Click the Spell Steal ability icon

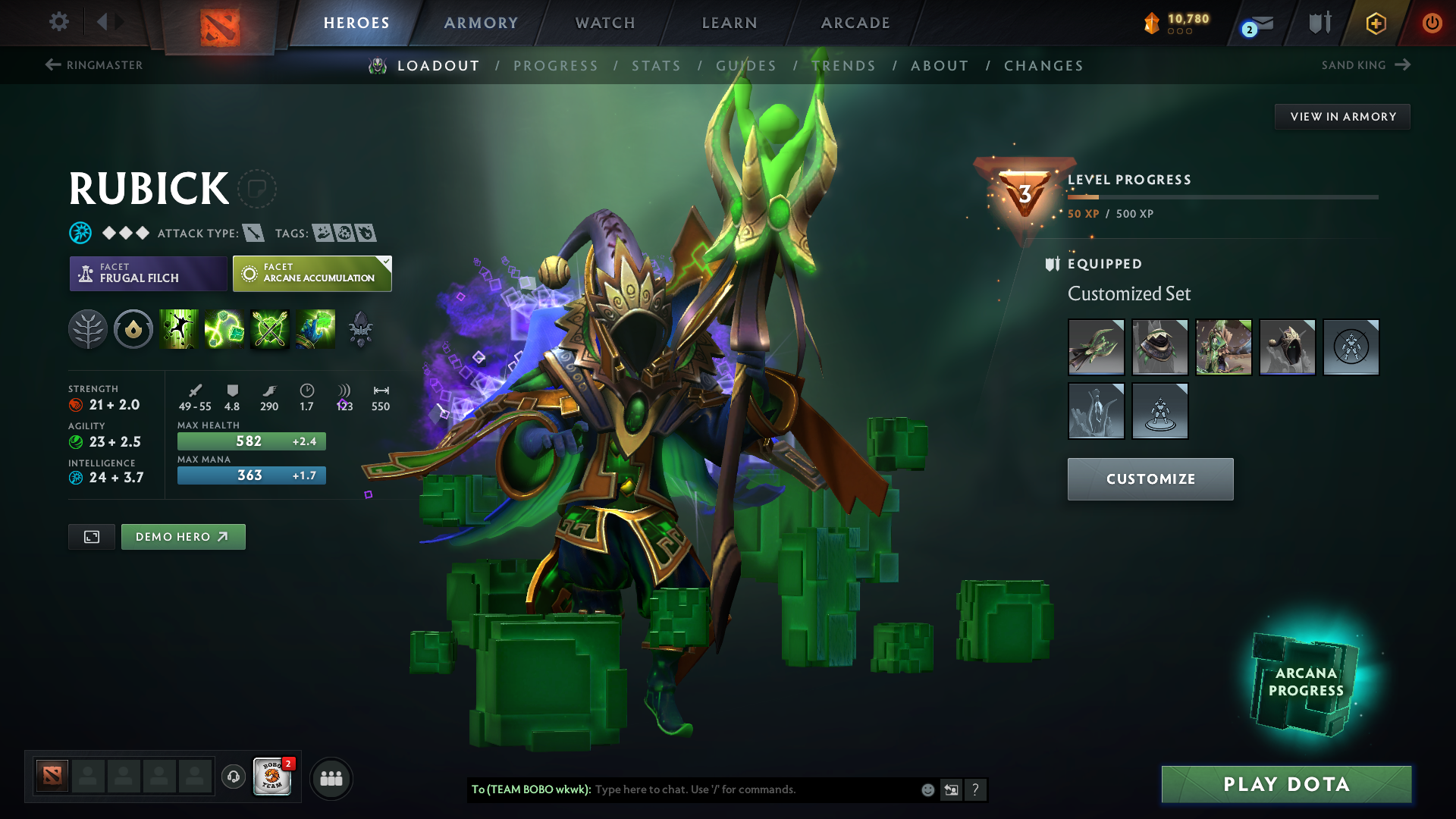tap(315, 329)
